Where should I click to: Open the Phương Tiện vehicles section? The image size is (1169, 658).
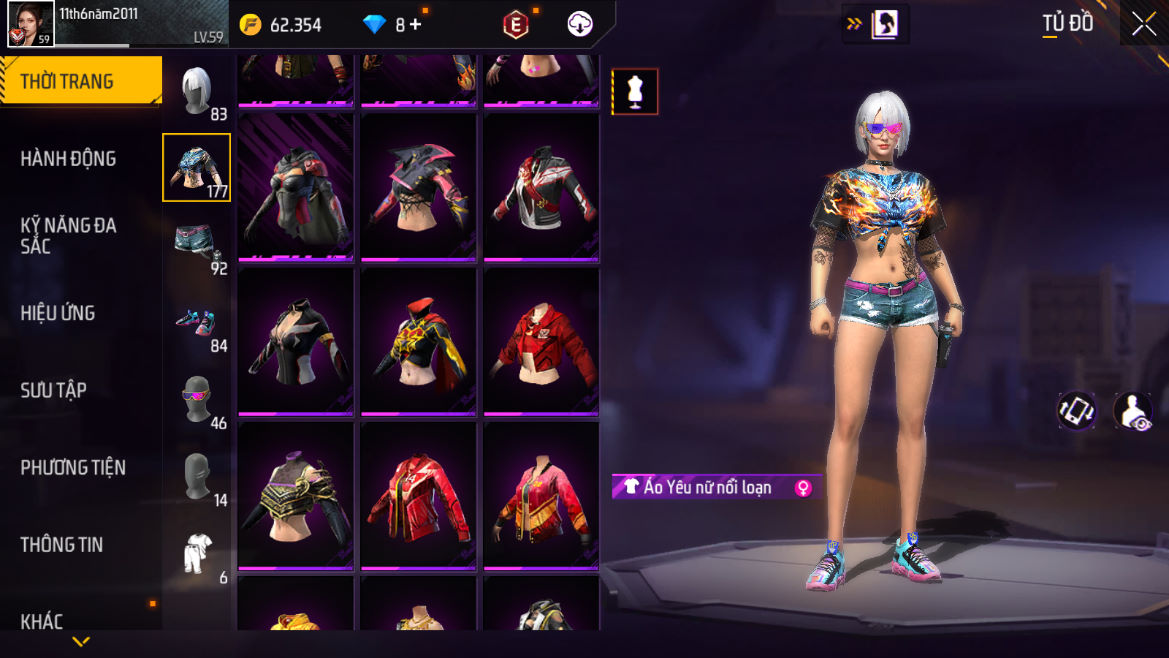[x=73, y=467]
